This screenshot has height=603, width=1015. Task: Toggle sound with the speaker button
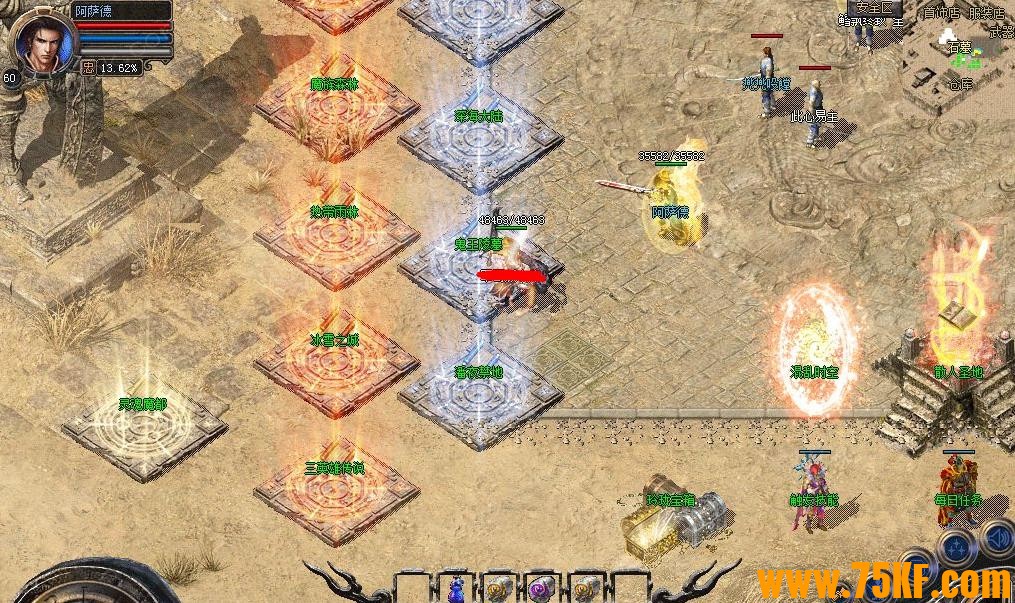pos(998,540)
